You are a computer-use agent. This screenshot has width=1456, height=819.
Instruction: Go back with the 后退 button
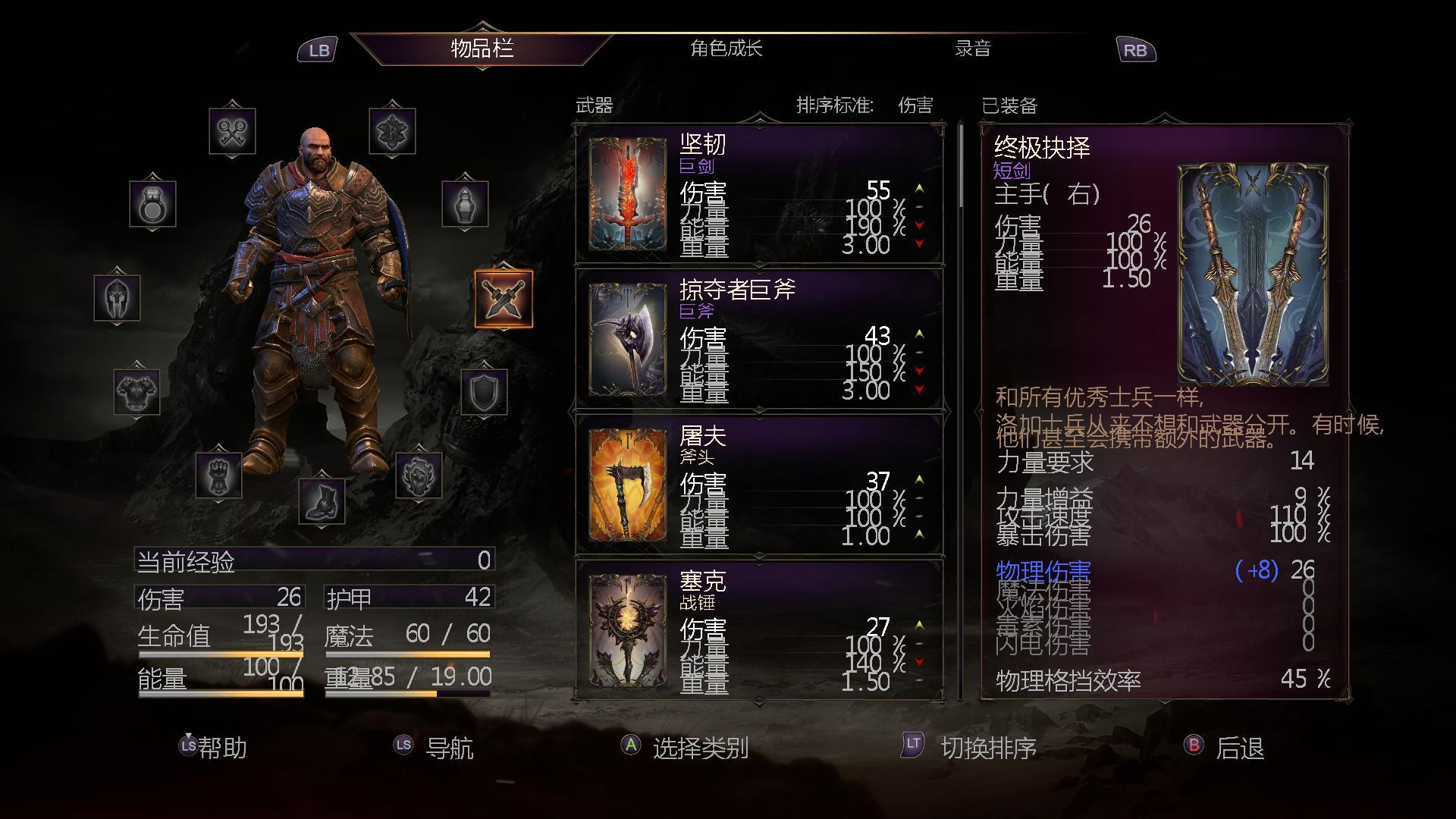1238,748
